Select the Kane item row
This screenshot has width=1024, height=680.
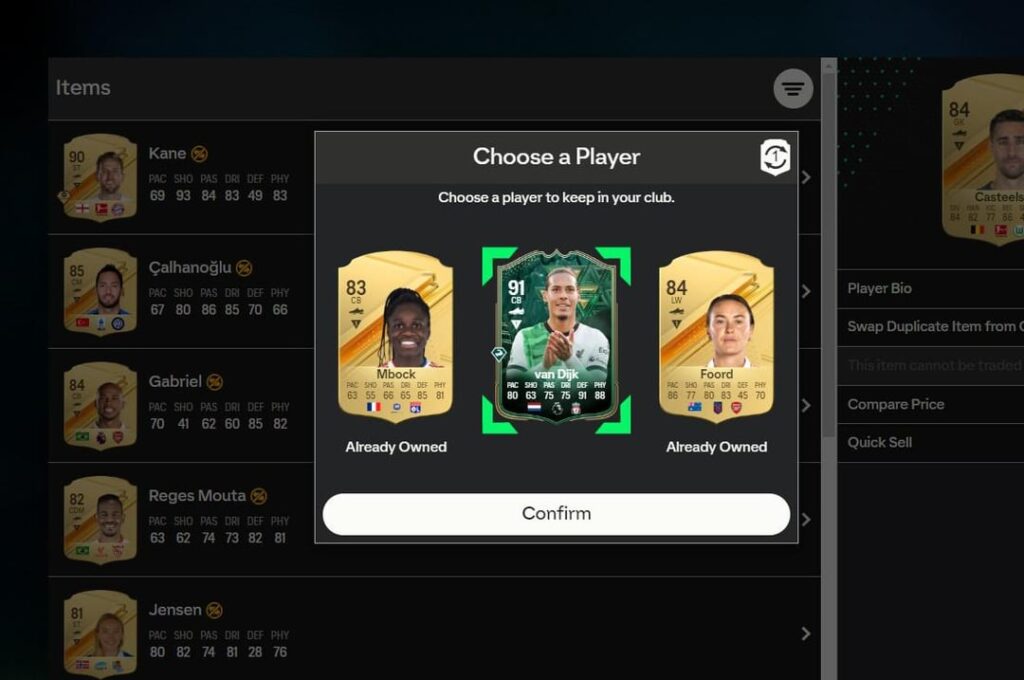180,177
